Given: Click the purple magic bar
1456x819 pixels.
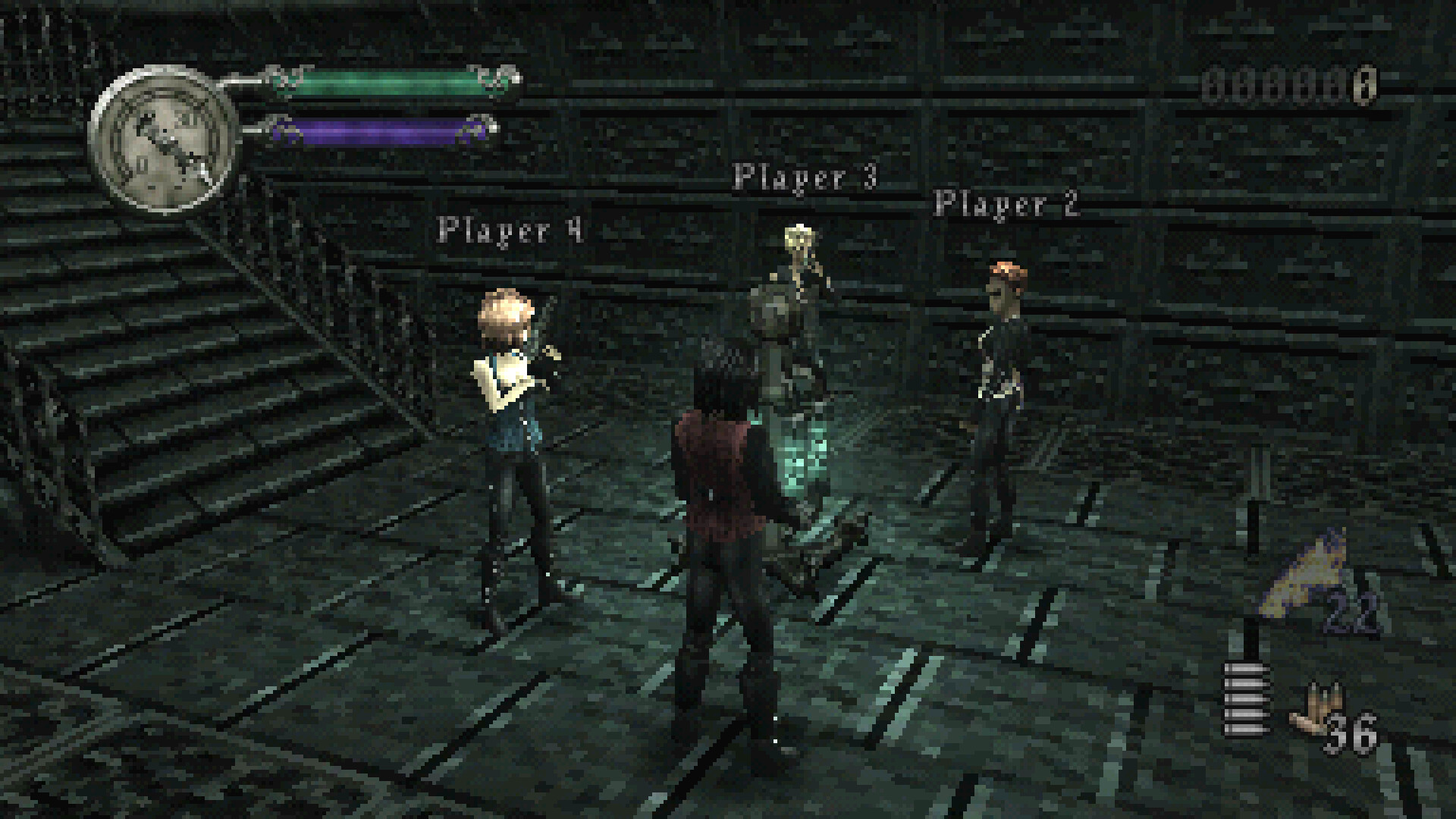Looking at the screenshot, I should click(x=379, y=129).
